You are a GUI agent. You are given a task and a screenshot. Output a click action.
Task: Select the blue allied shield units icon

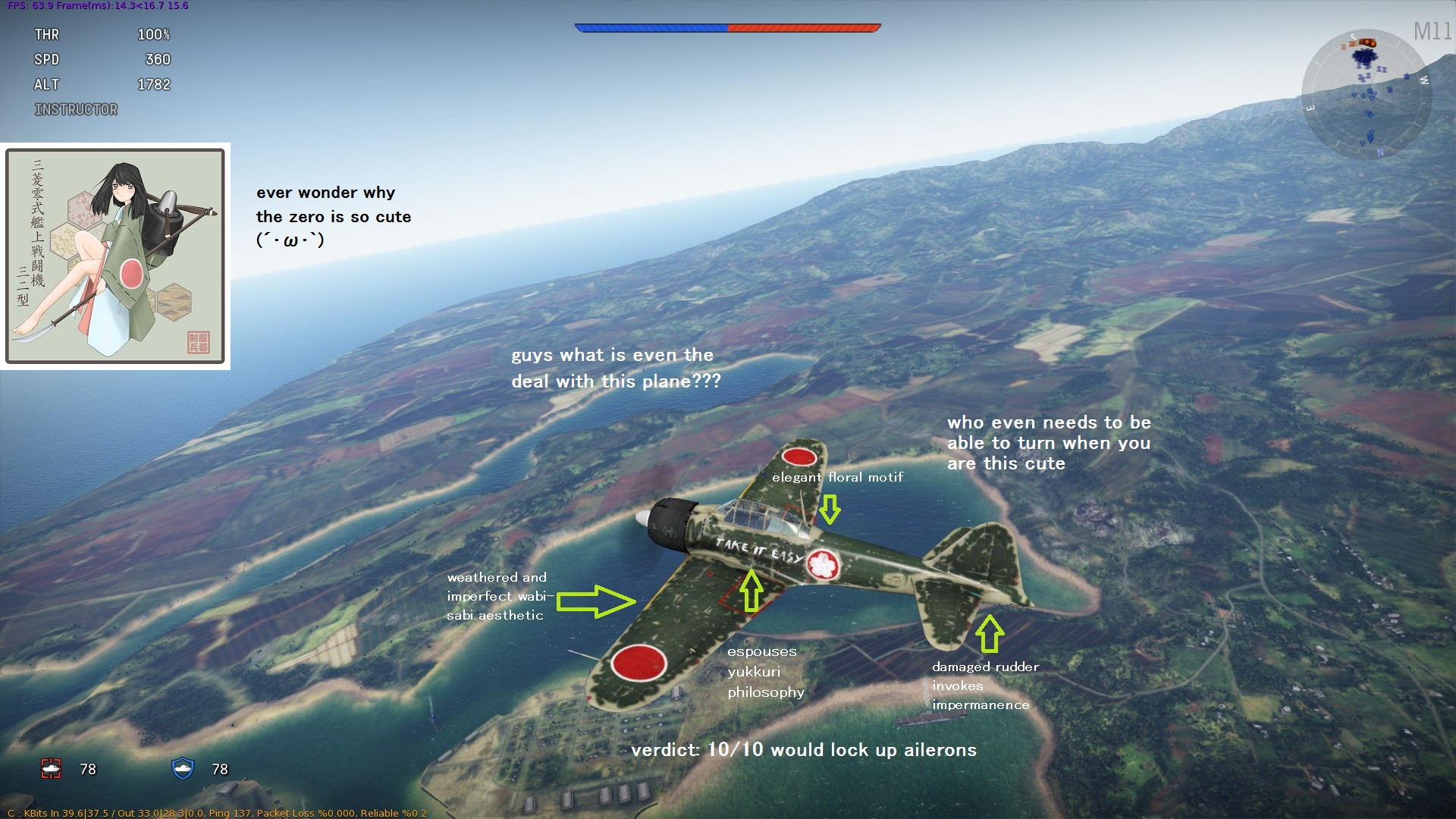(183, 768)
